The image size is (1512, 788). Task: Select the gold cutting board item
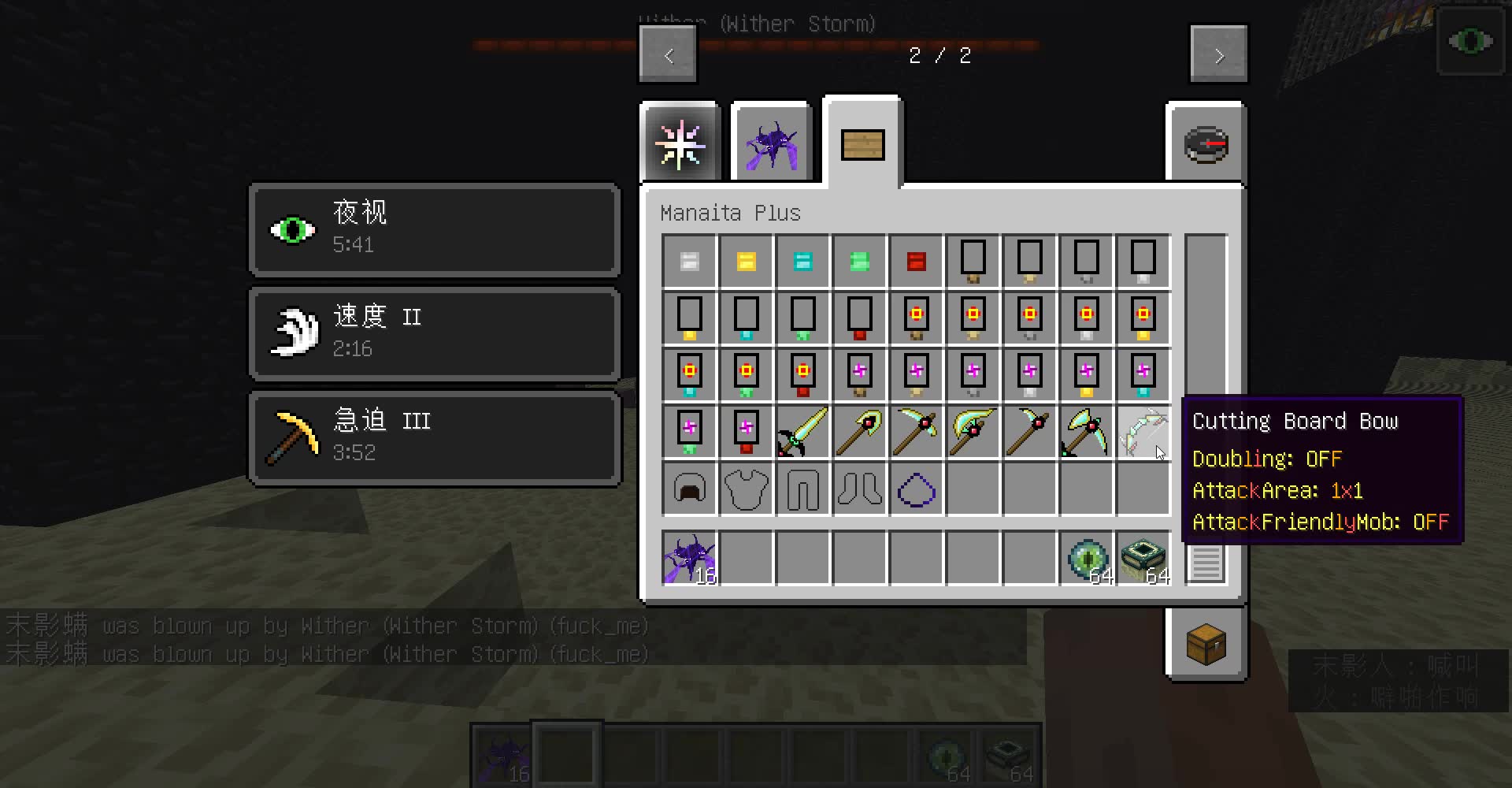pos(746,261)
